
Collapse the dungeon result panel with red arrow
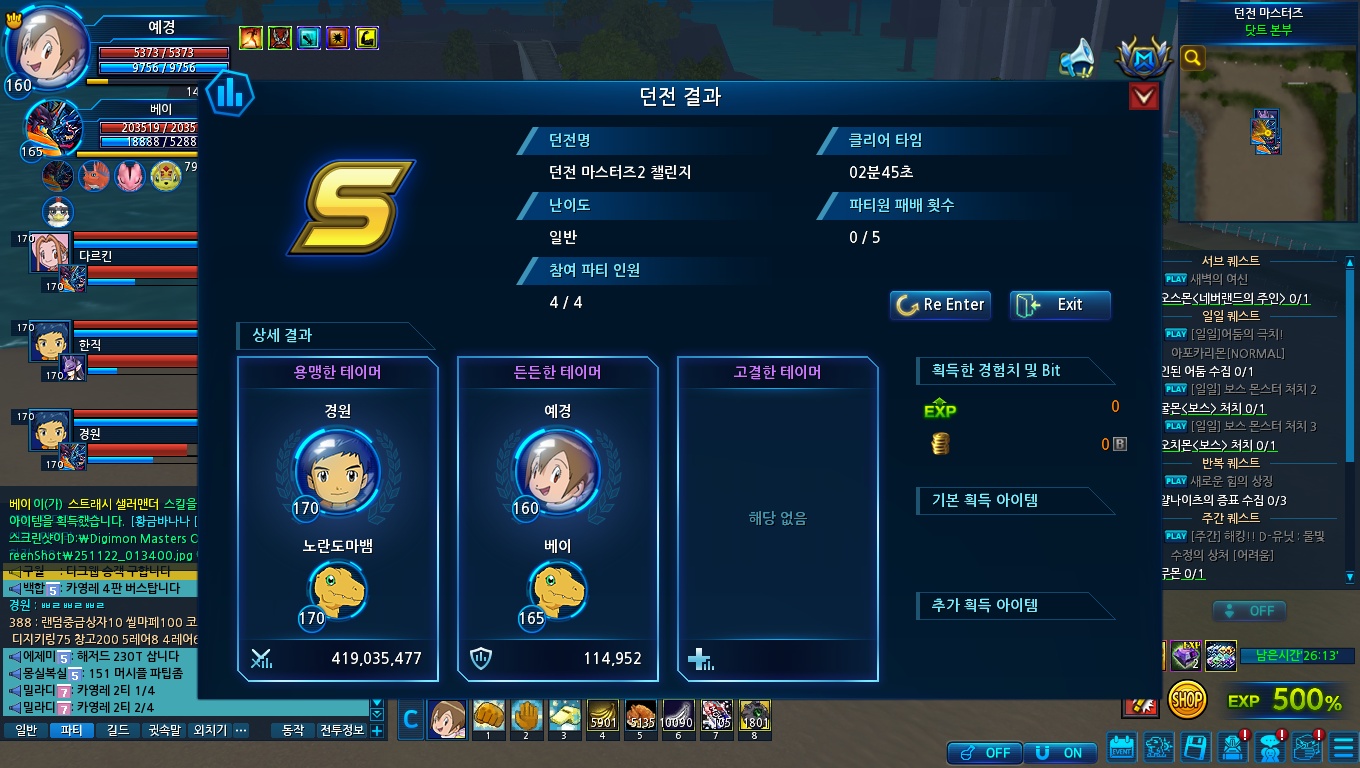click(x=1143, y=96)
